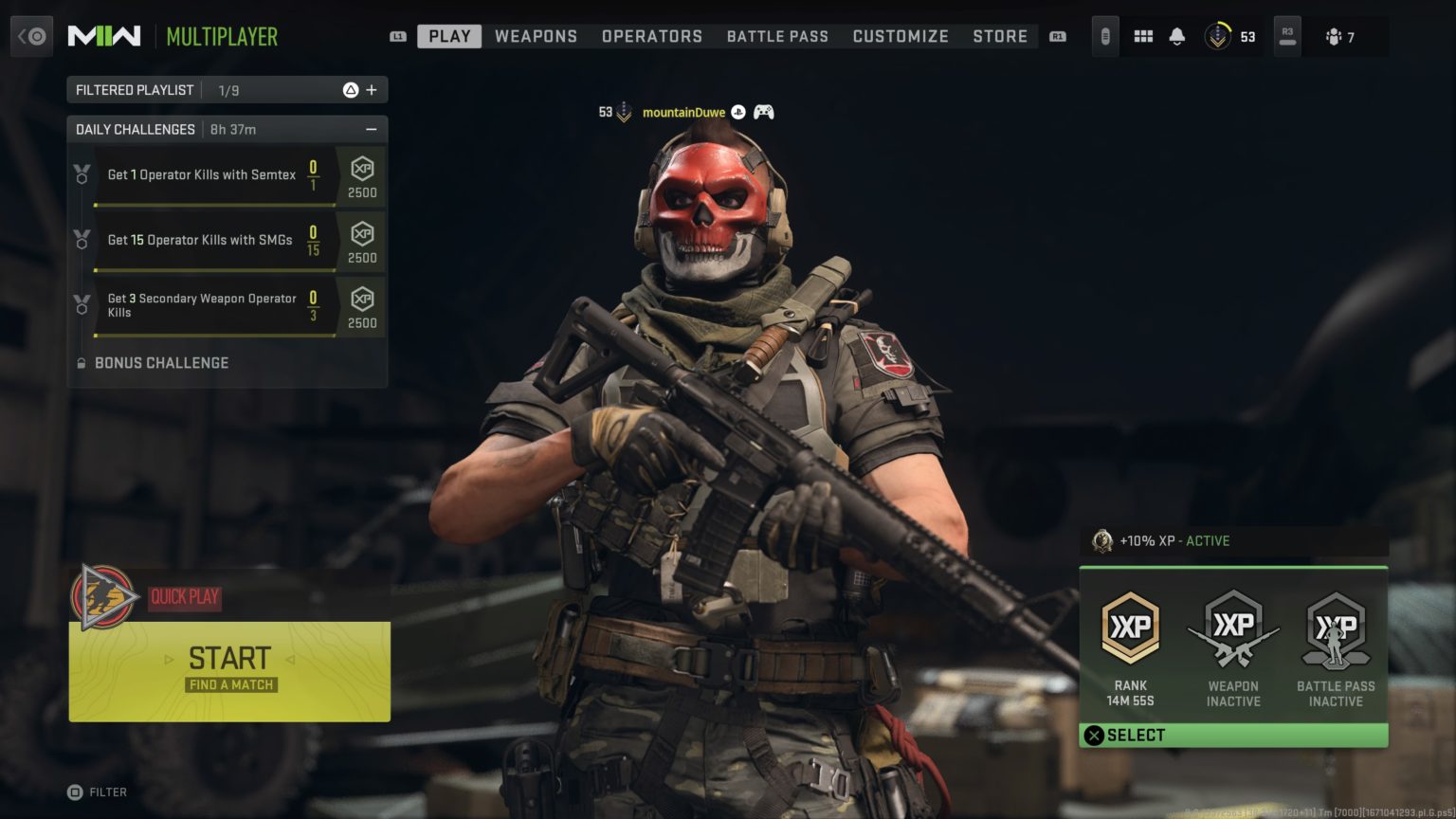Add a playlist with the plus icon

373,88
